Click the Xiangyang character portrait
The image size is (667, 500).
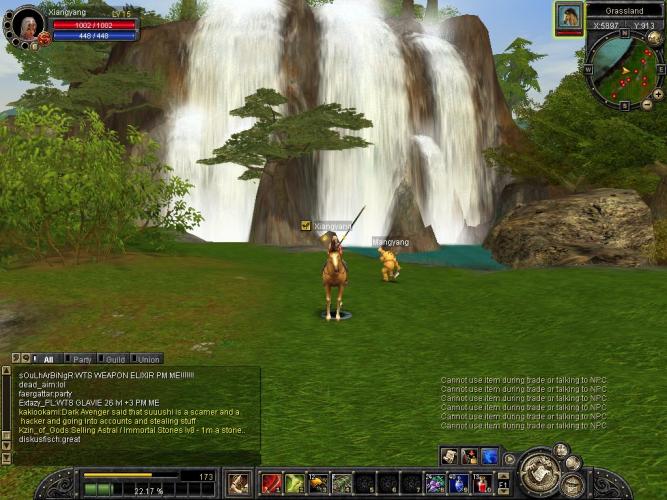pos(26,24)
